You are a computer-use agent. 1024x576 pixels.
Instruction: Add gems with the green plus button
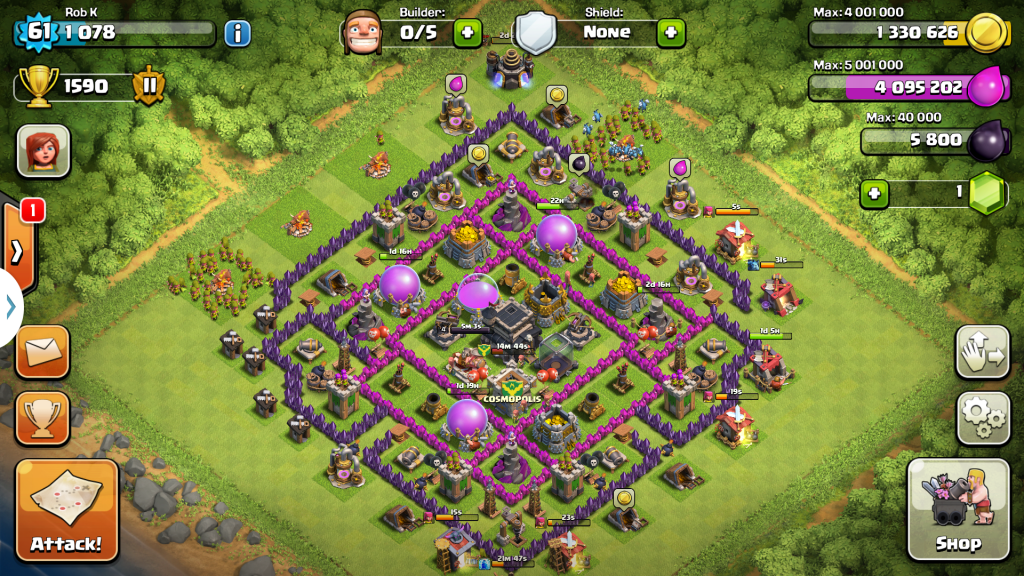[875, 192]
